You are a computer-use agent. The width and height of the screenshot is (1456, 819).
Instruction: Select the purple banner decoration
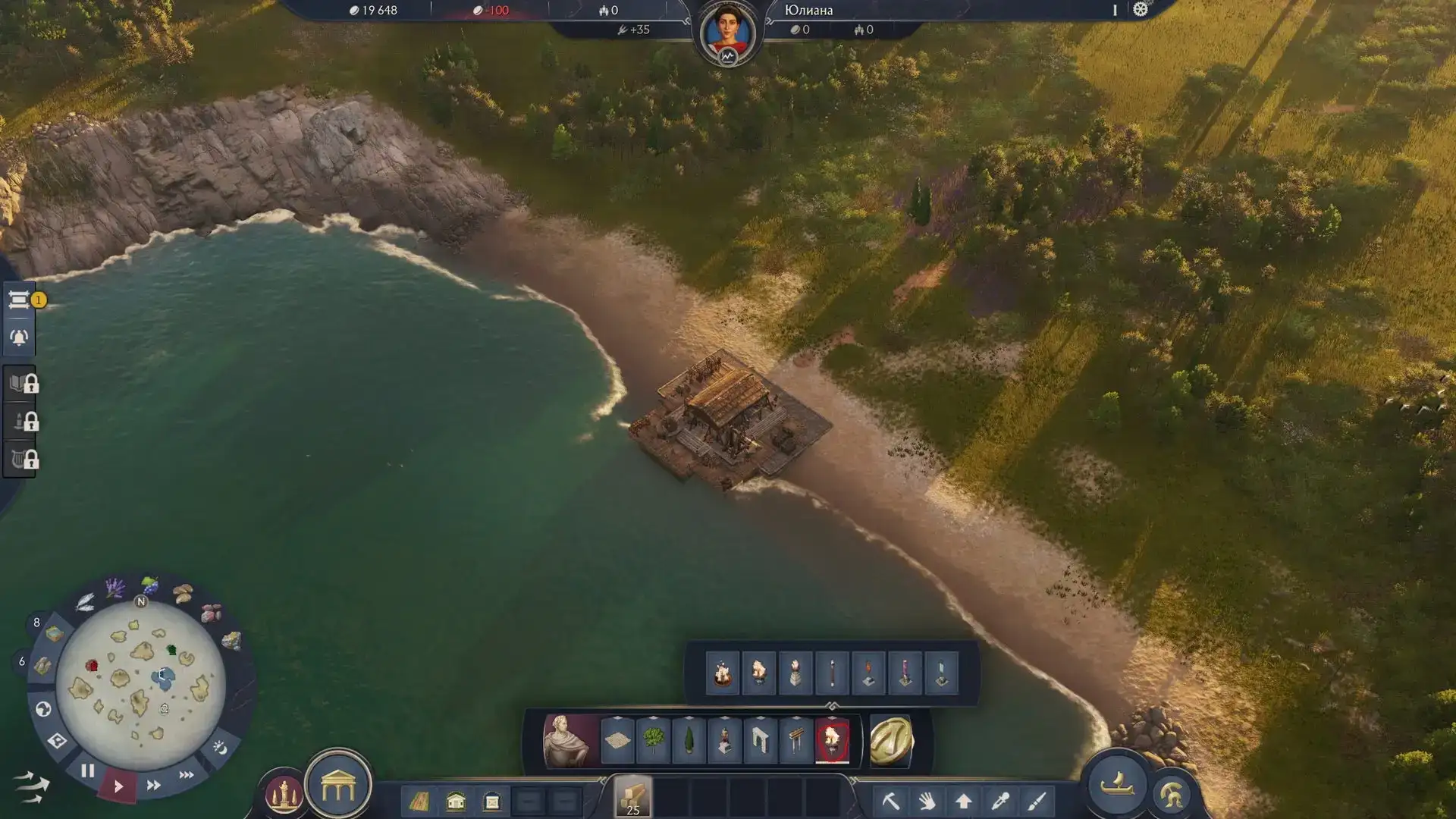[x=905, y=673]
